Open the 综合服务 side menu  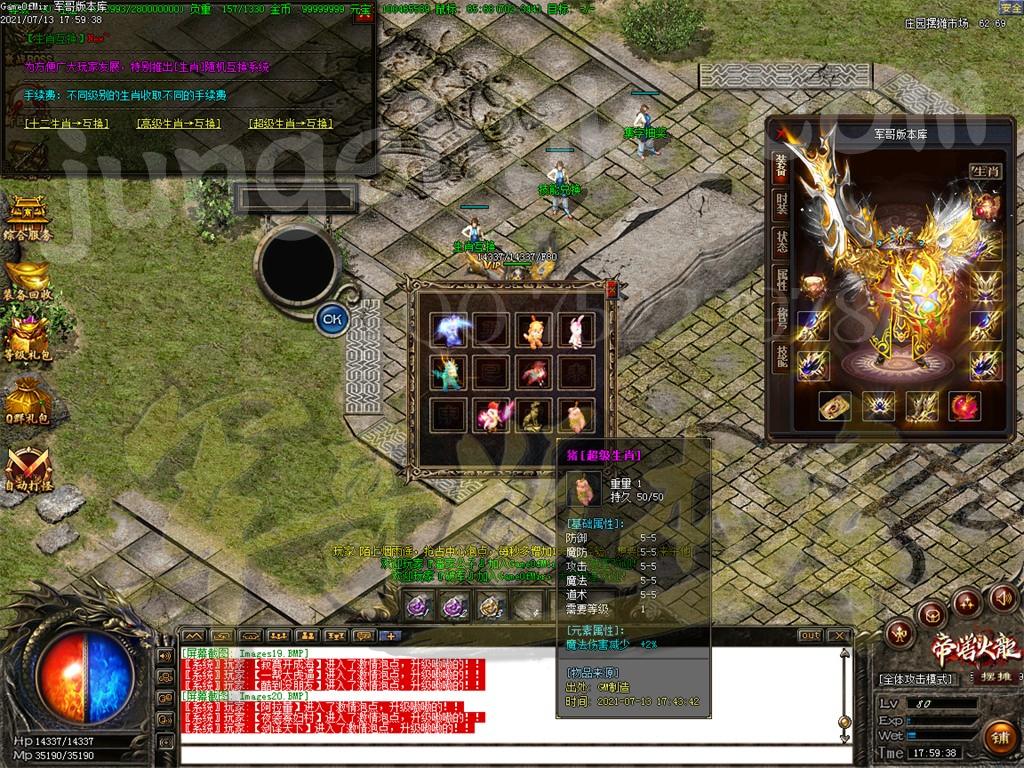[27, 217]
